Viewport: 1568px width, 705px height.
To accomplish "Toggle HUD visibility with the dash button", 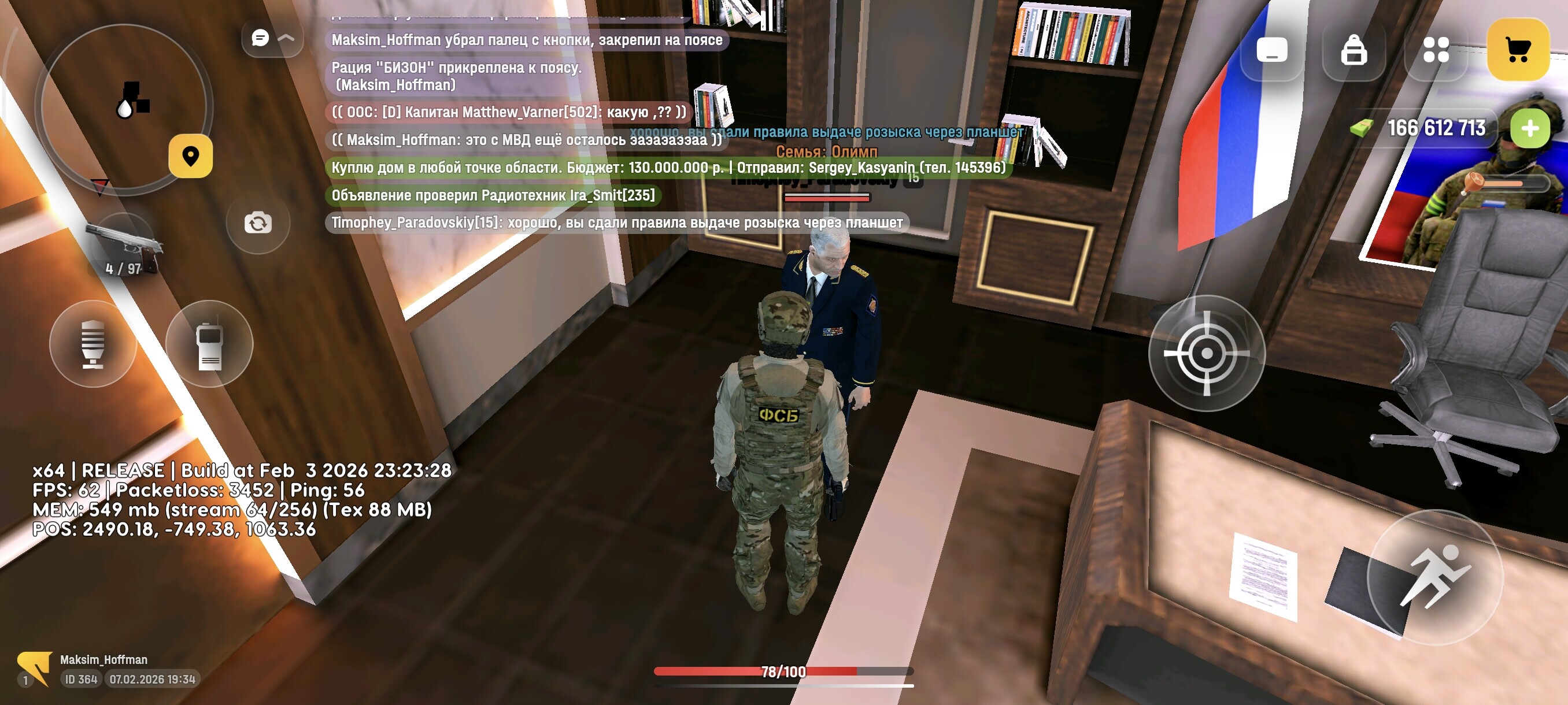I will point(1272,51).
